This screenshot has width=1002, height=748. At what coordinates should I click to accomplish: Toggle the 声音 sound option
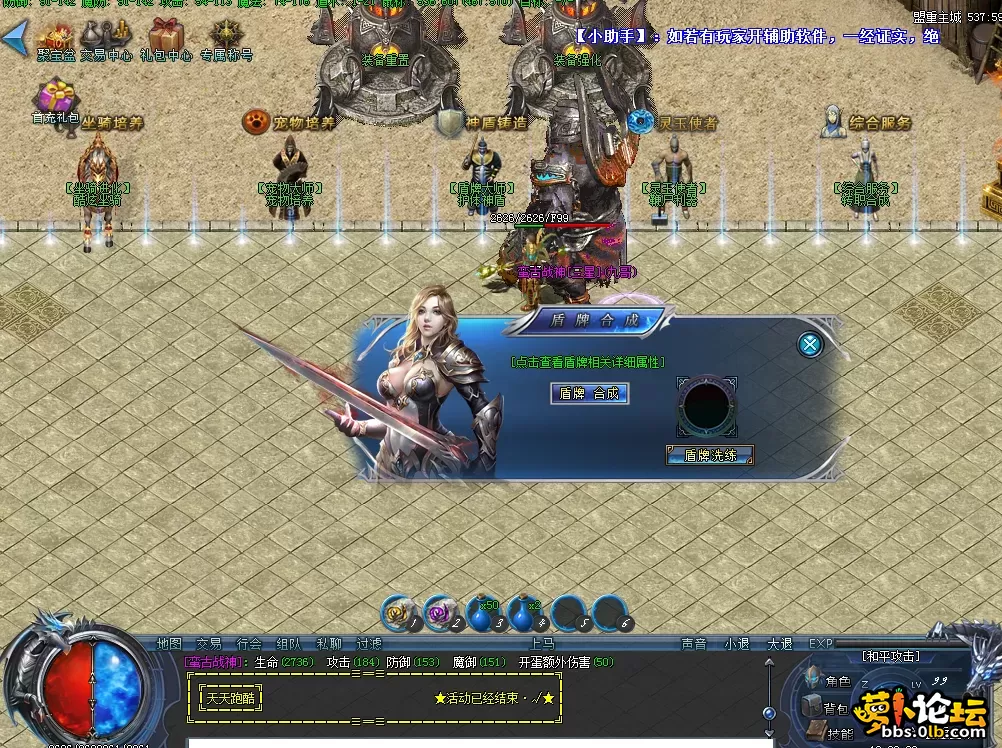tap(694, 644)
